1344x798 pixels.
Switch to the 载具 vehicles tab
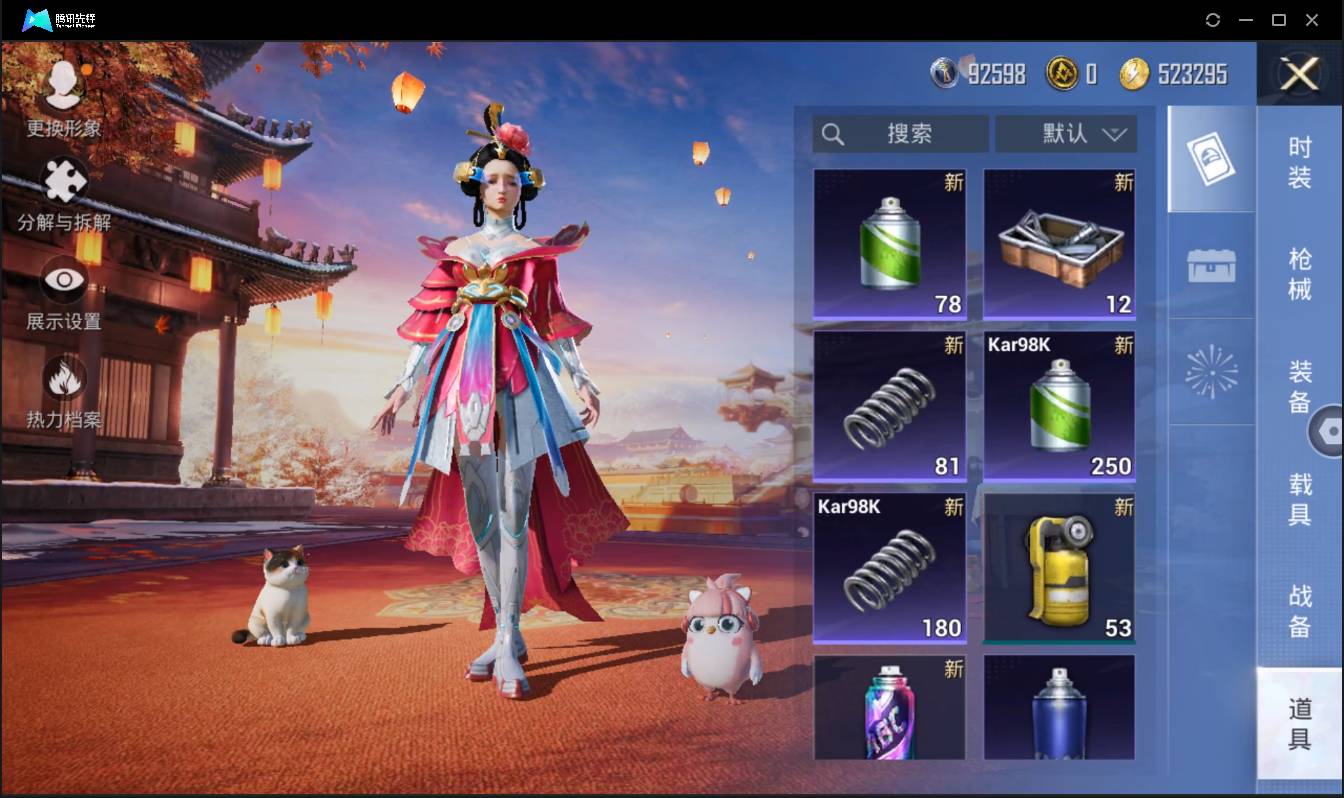pyautogui.click(x=1299, y=499)
